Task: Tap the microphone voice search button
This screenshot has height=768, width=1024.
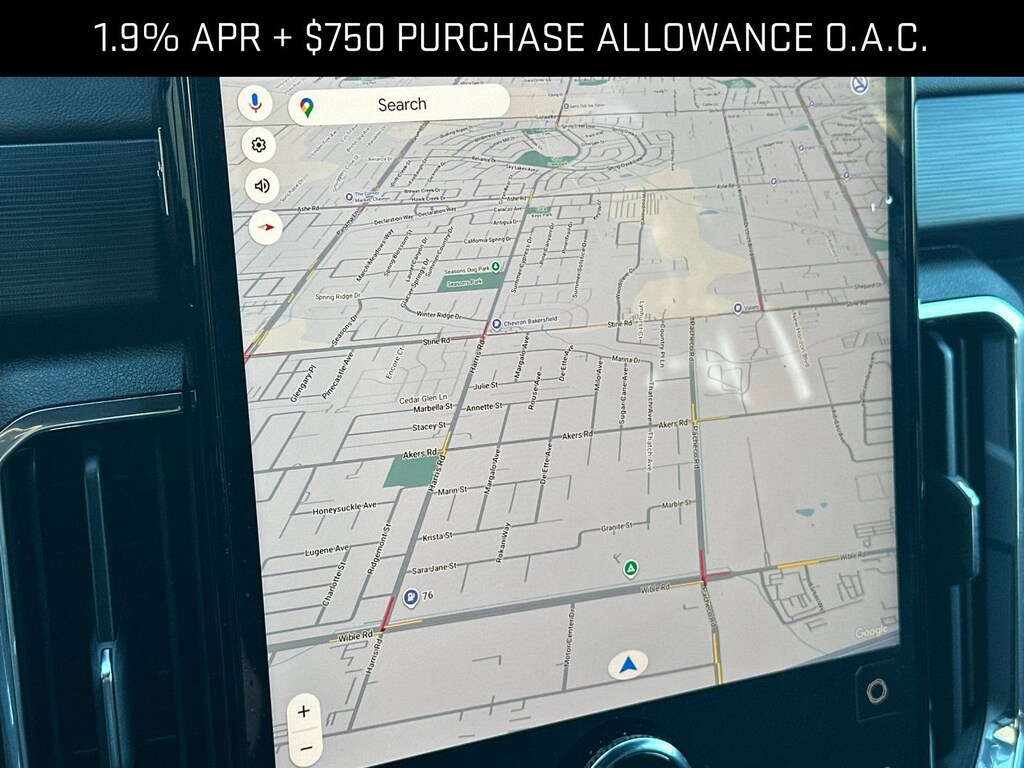Action: (x=255, y=102)
